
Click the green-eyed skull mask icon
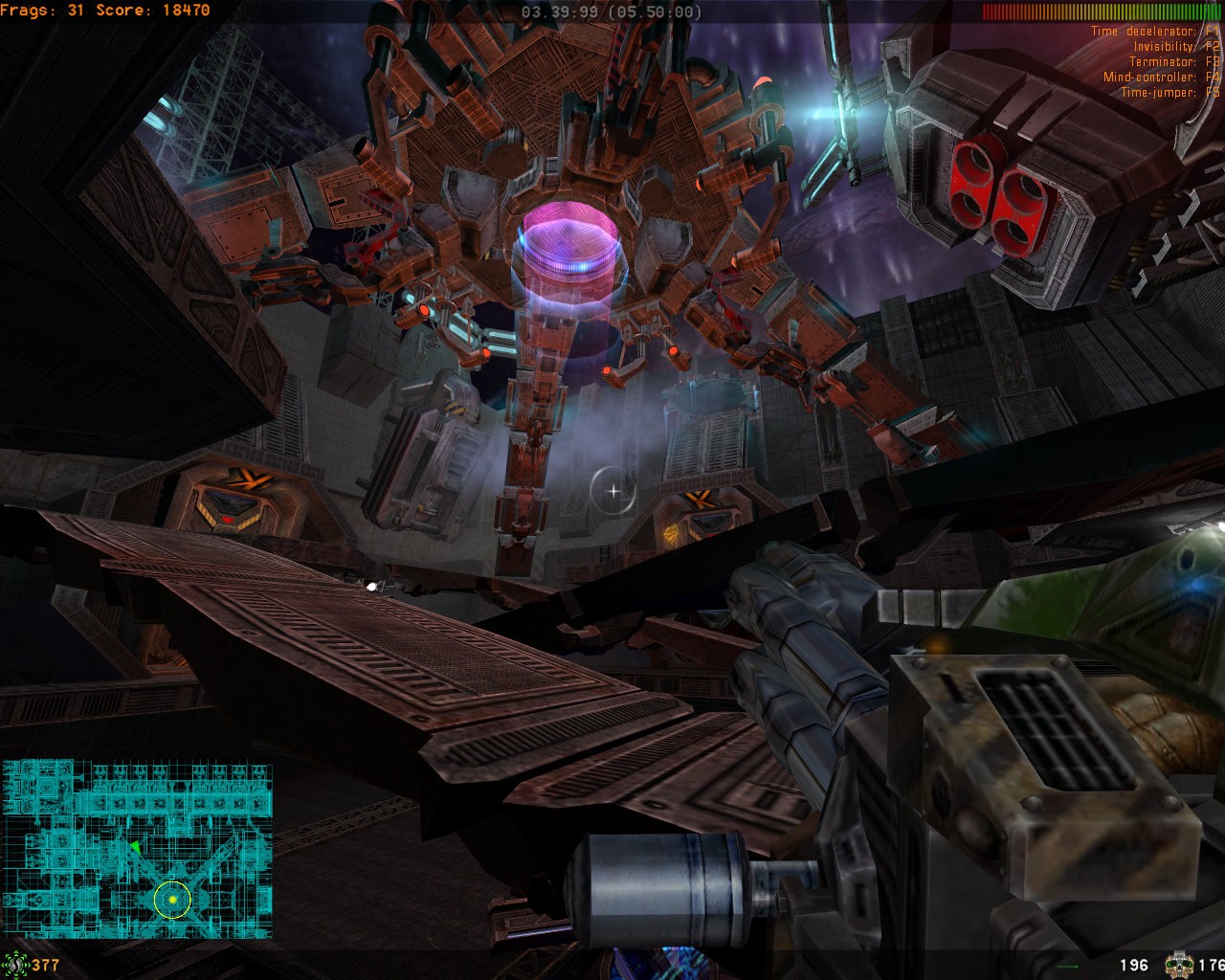click(1178, 964)
